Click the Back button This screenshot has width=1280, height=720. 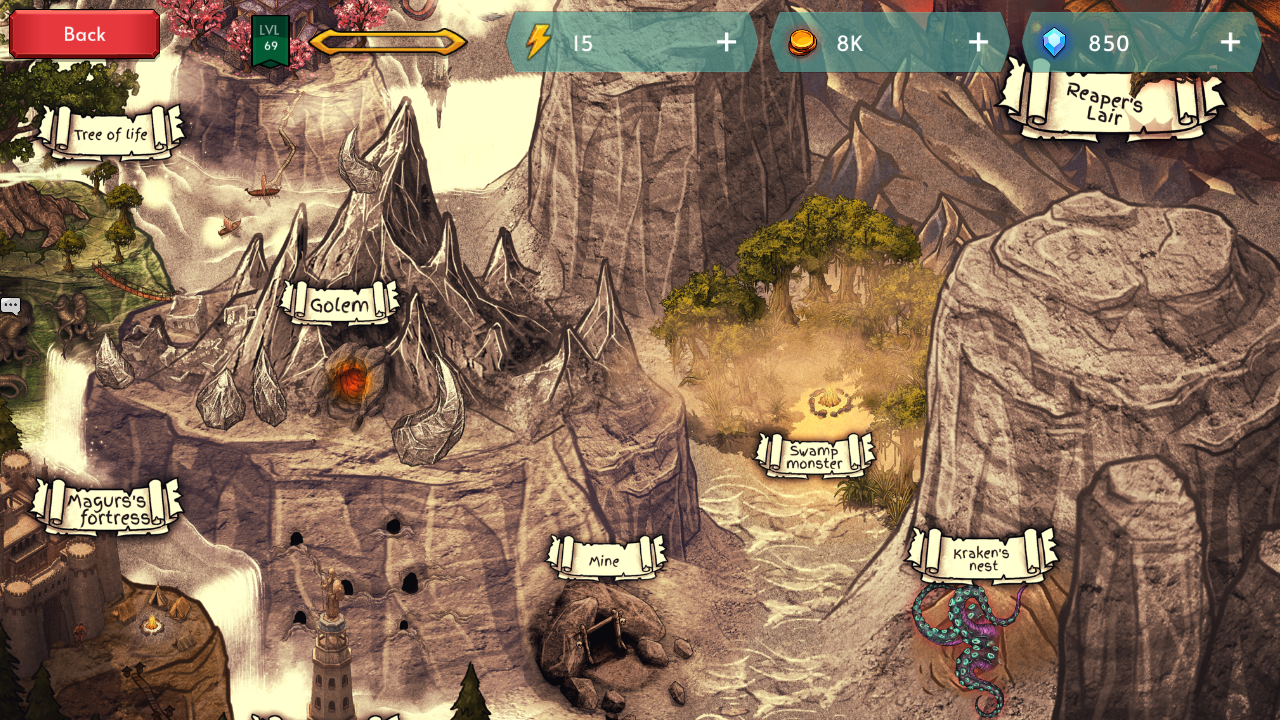pos(83,33)
